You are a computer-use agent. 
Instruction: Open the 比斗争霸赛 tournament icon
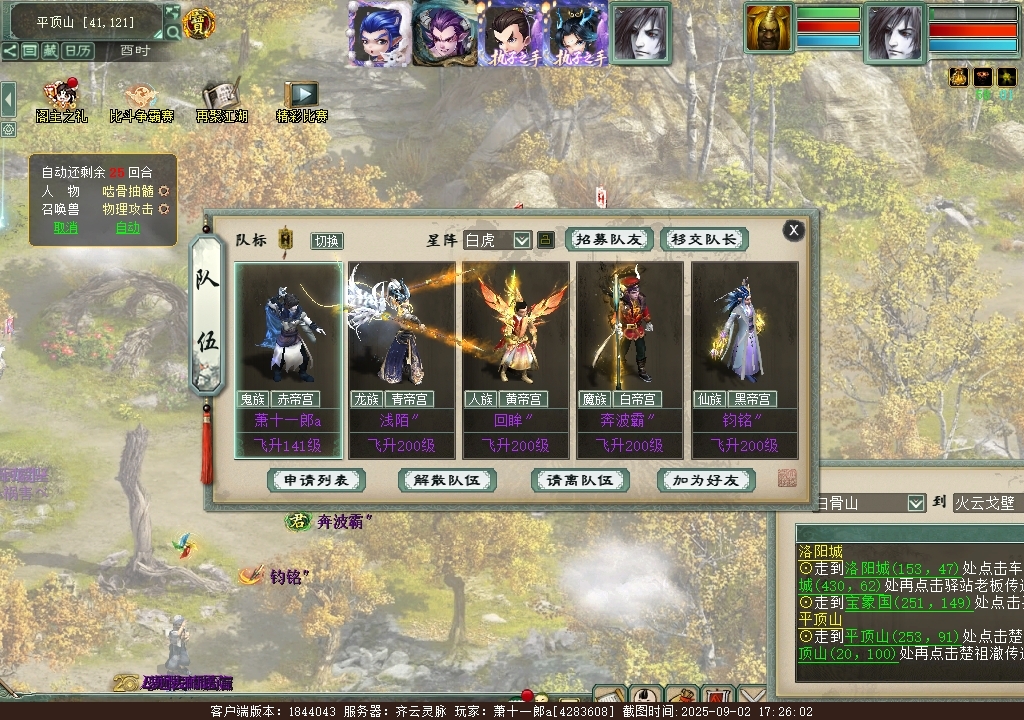tap(141, 102)
